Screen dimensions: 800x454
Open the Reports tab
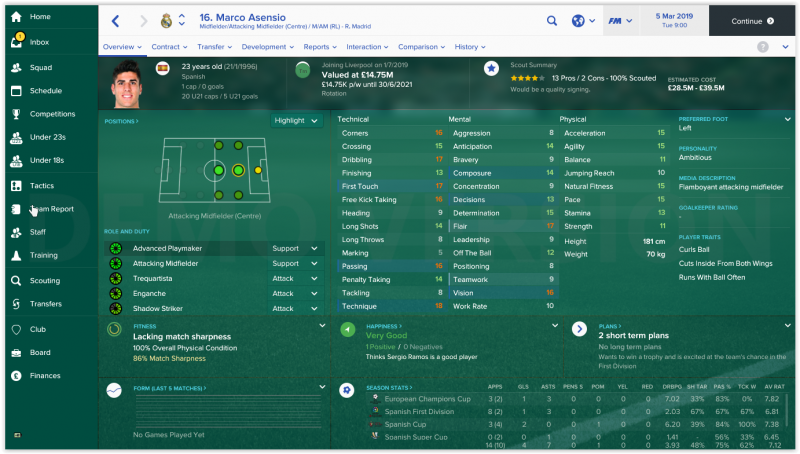(320, 47)
